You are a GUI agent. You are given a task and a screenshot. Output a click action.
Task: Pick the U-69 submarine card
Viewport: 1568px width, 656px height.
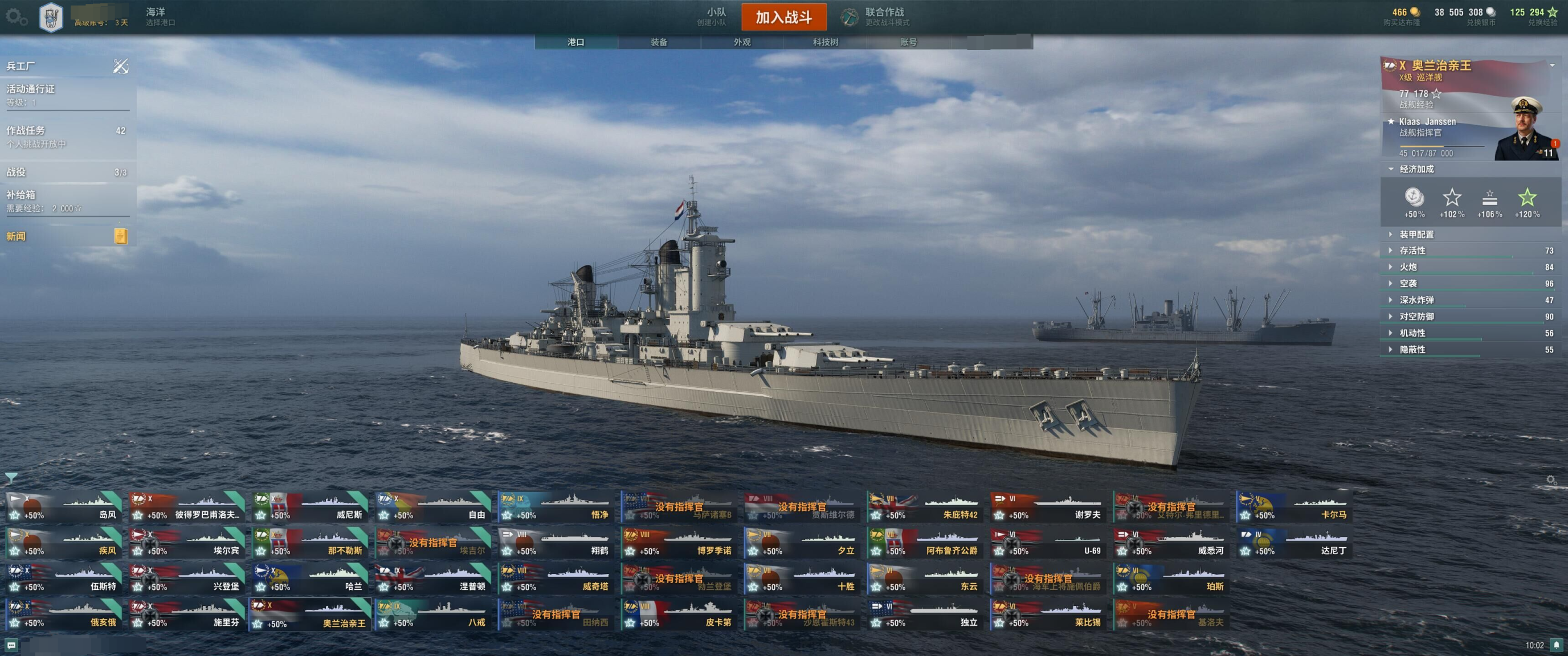tap(1048, 543)
